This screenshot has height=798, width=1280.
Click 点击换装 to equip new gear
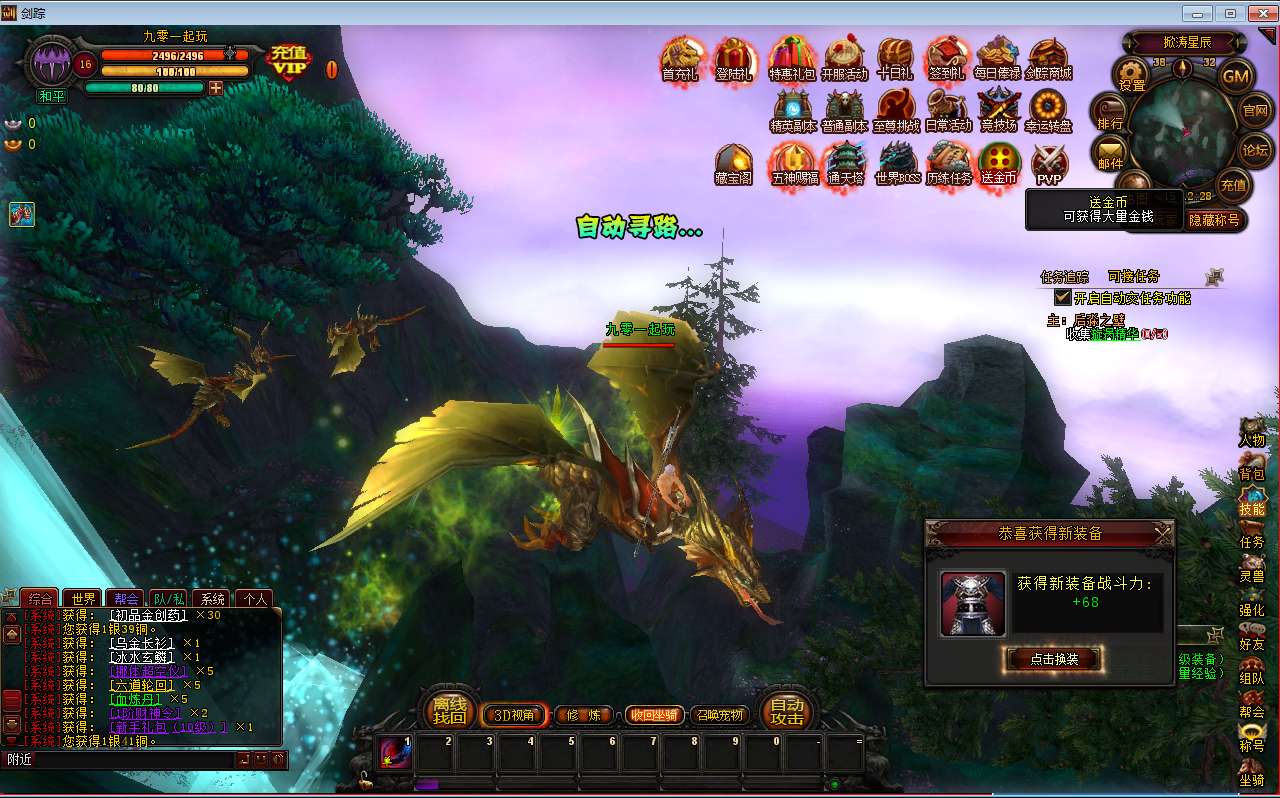pos(1052,658)
